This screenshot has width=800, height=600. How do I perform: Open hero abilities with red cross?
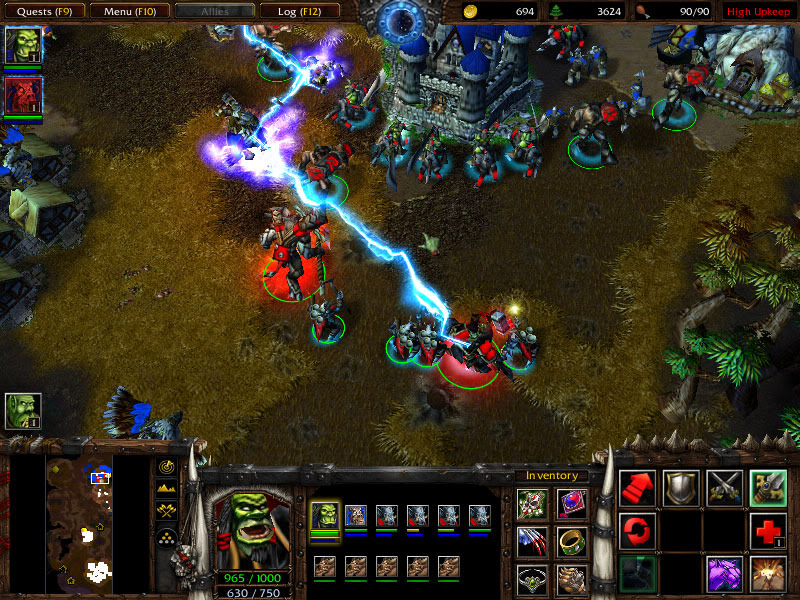[768, 531]
